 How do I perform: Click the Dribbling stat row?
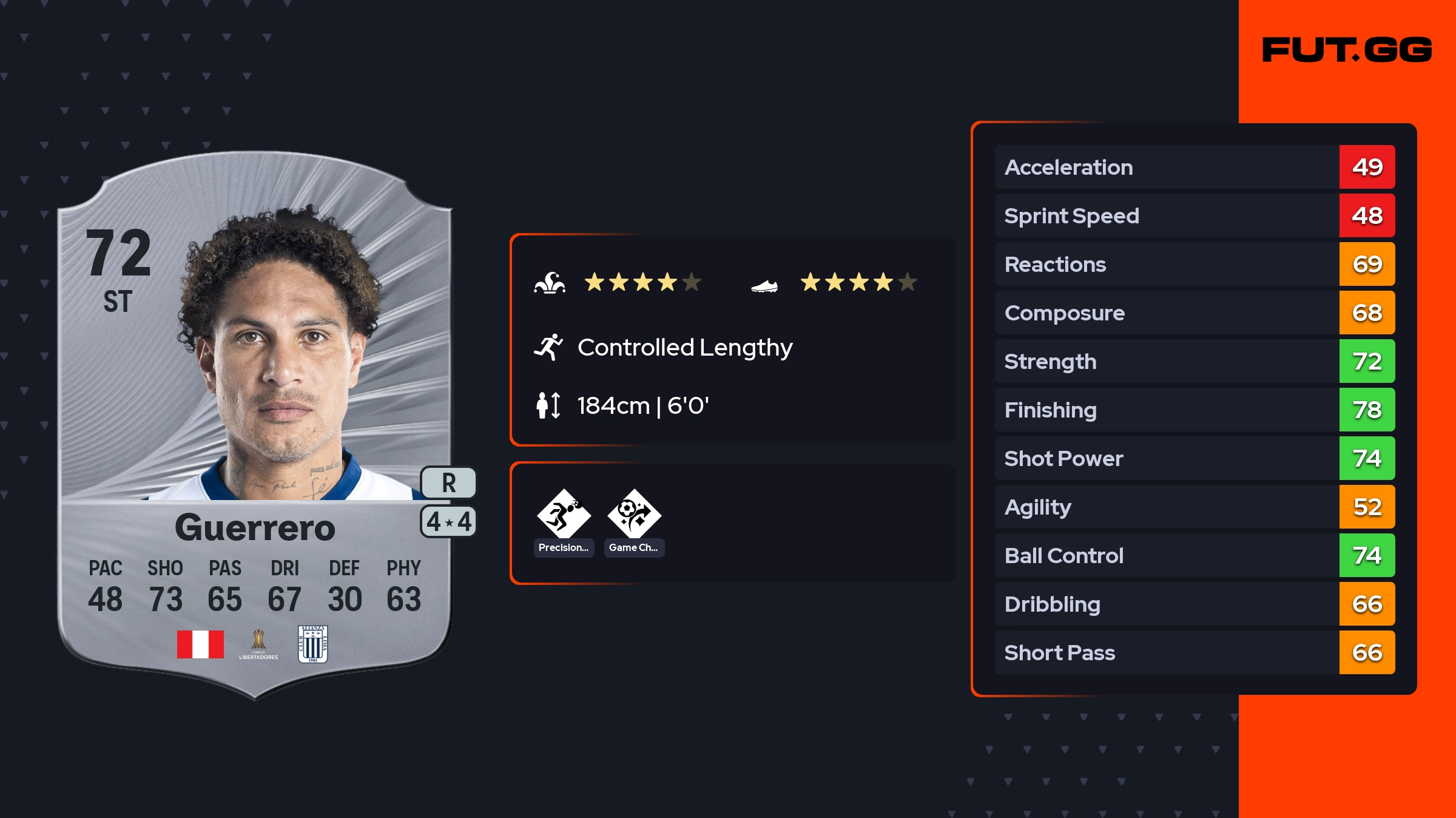1194,604
